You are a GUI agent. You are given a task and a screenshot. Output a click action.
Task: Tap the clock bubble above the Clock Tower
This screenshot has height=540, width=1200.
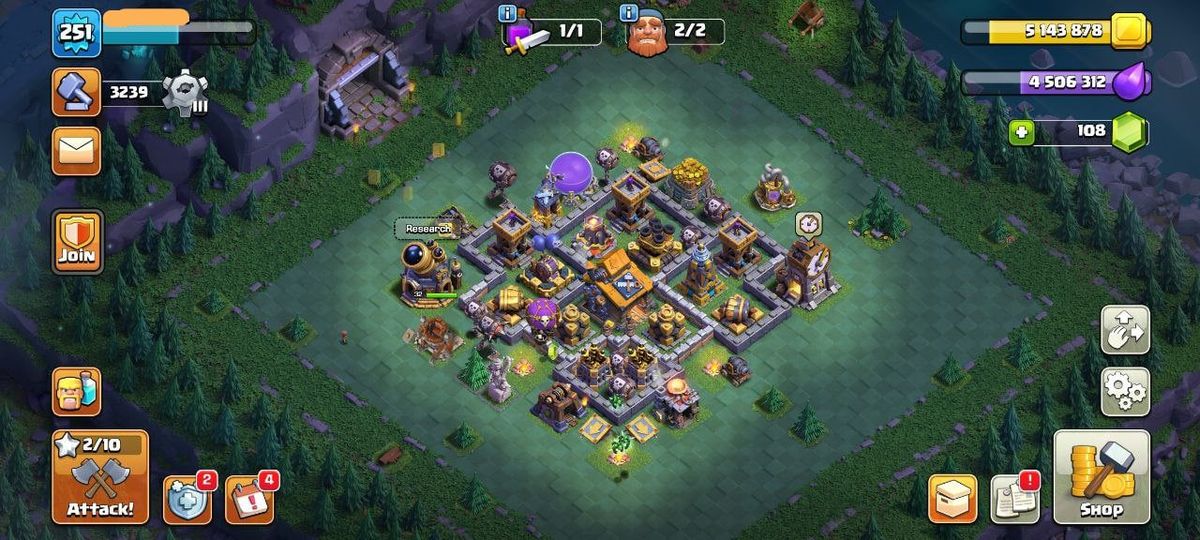[x=808, y=223]
